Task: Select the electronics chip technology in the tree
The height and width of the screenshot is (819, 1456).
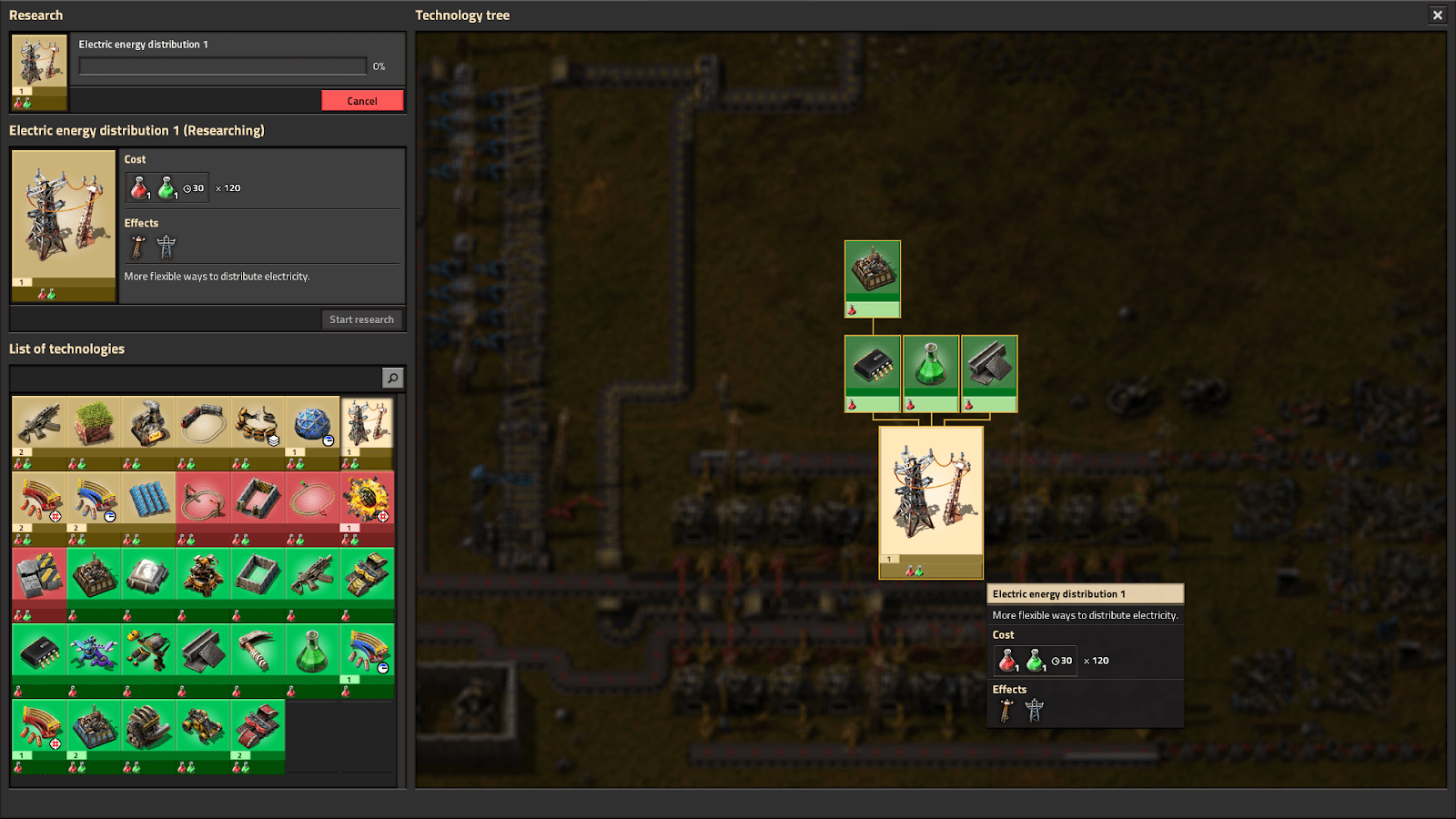Action: point(872,369)
